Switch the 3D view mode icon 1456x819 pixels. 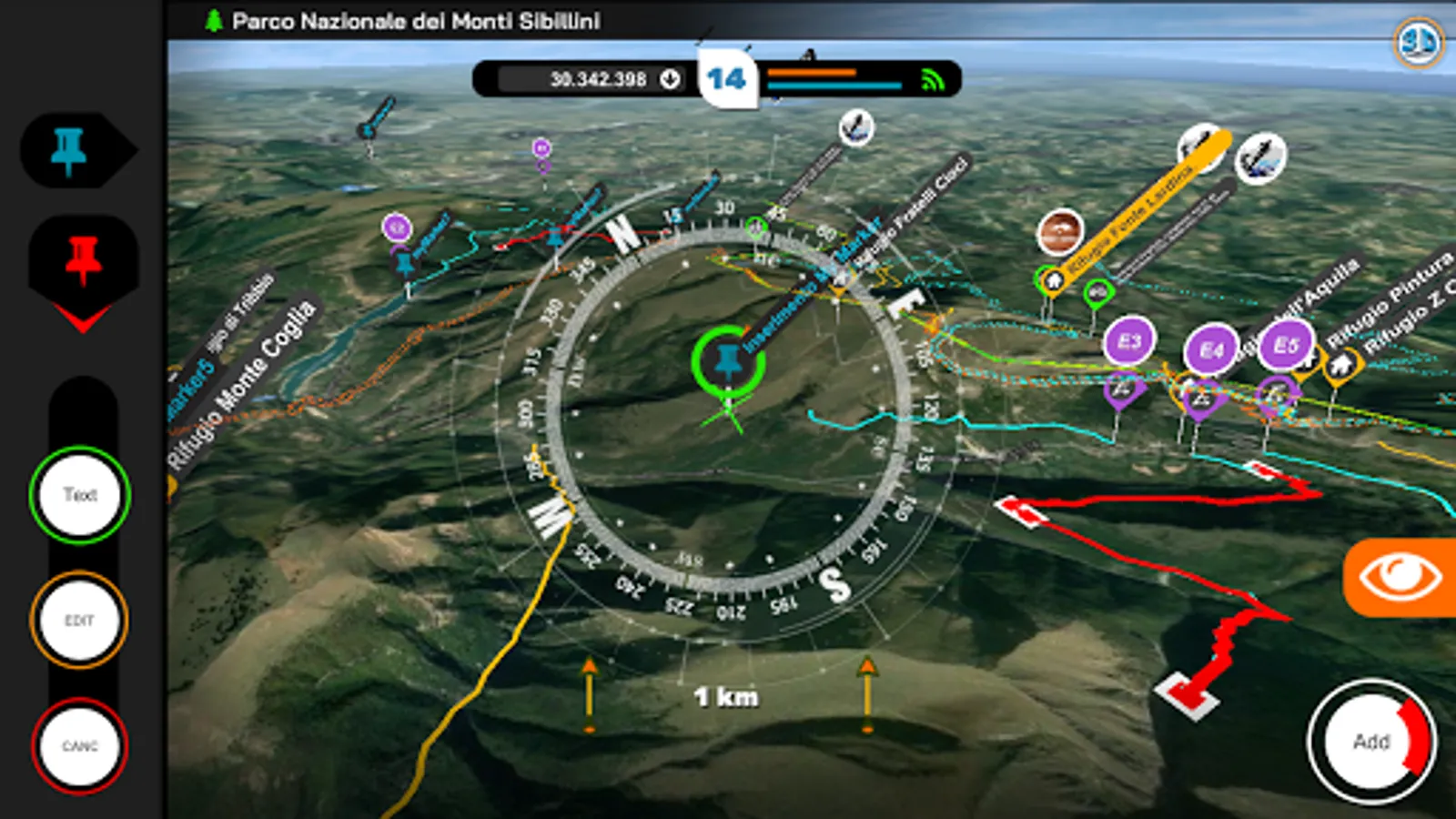[x=1418, y=42]
